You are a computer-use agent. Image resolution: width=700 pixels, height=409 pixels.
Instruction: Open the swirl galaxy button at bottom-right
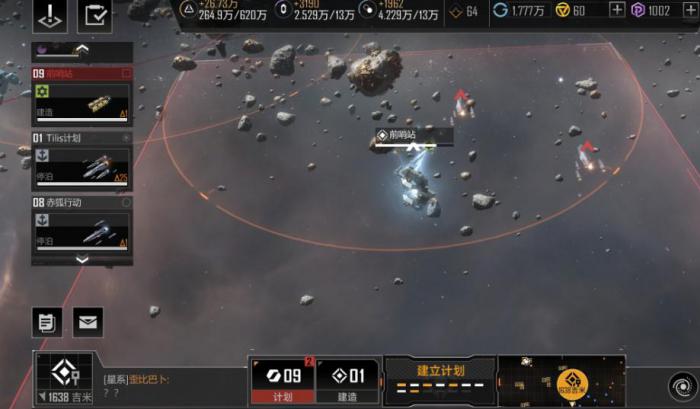point(680,383)
